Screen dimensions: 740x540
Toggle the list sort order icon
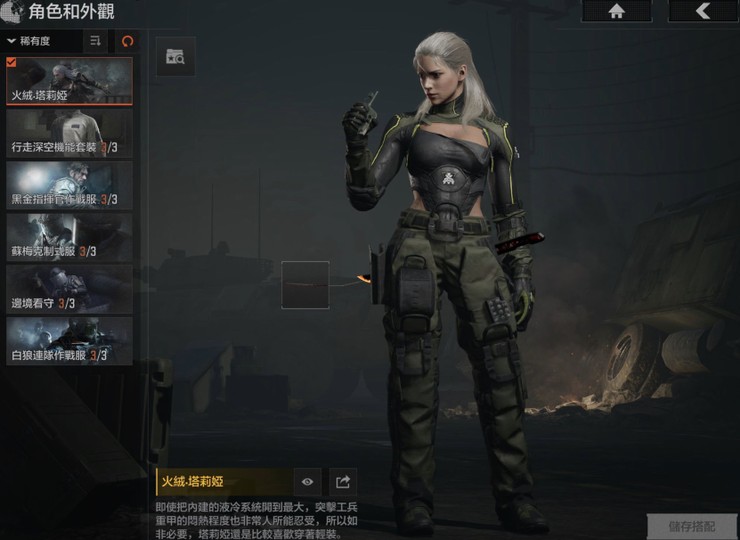tap(95, 41)
